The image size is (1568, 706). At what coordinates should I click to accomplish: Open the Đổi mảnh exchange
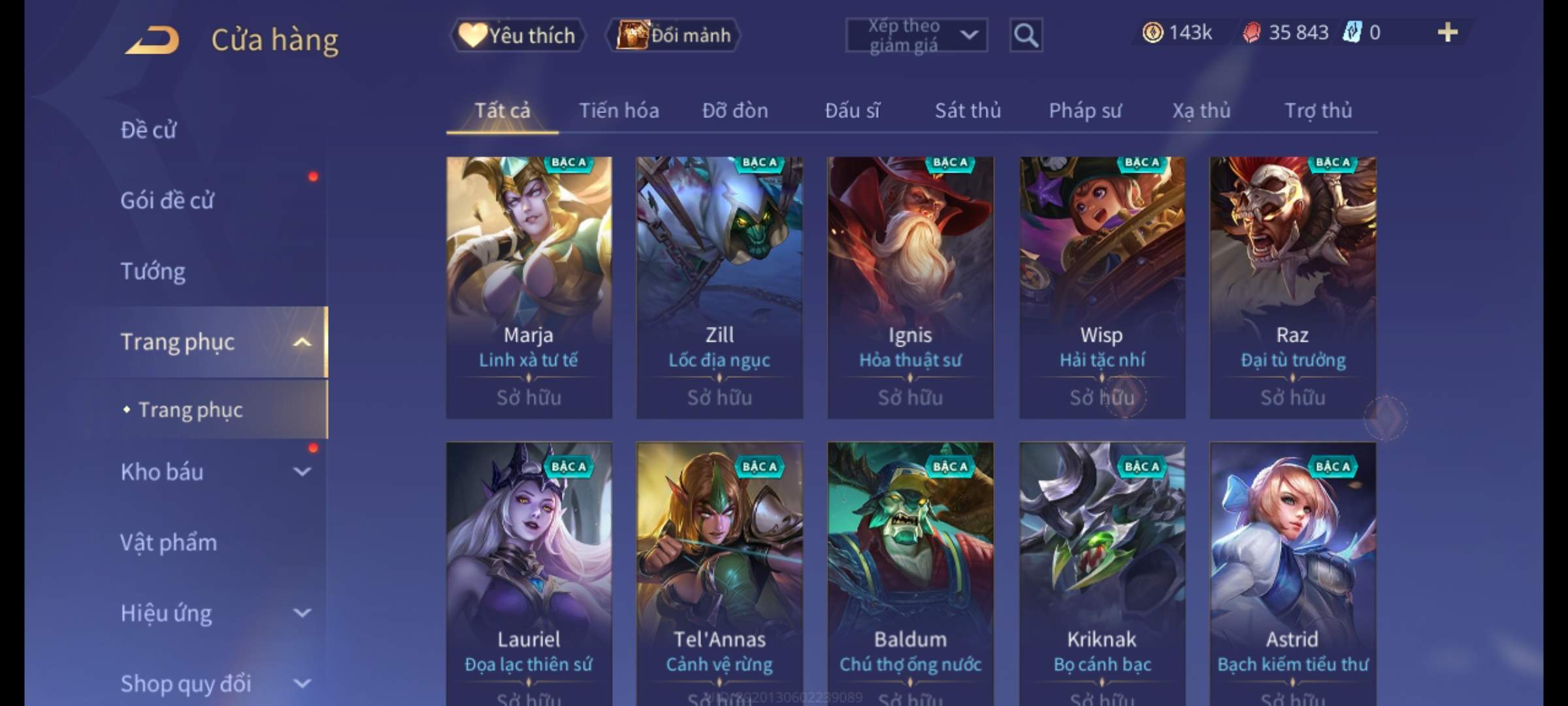pyautogui.click(x=674, y=35)
